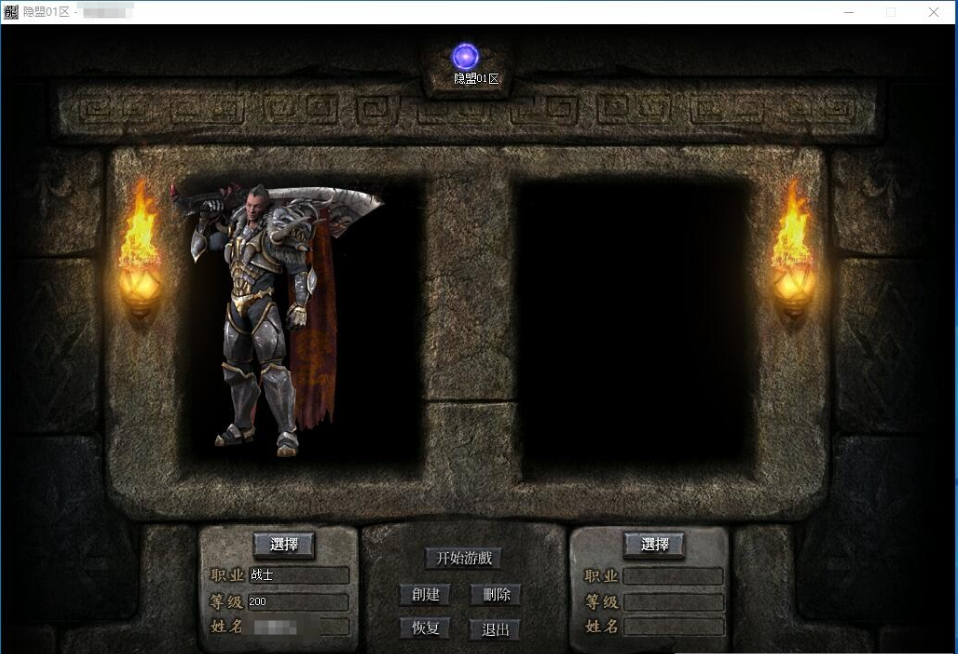Click the 开始游戏 start game button
958x654 pixels.
click(x=462, y=558)
